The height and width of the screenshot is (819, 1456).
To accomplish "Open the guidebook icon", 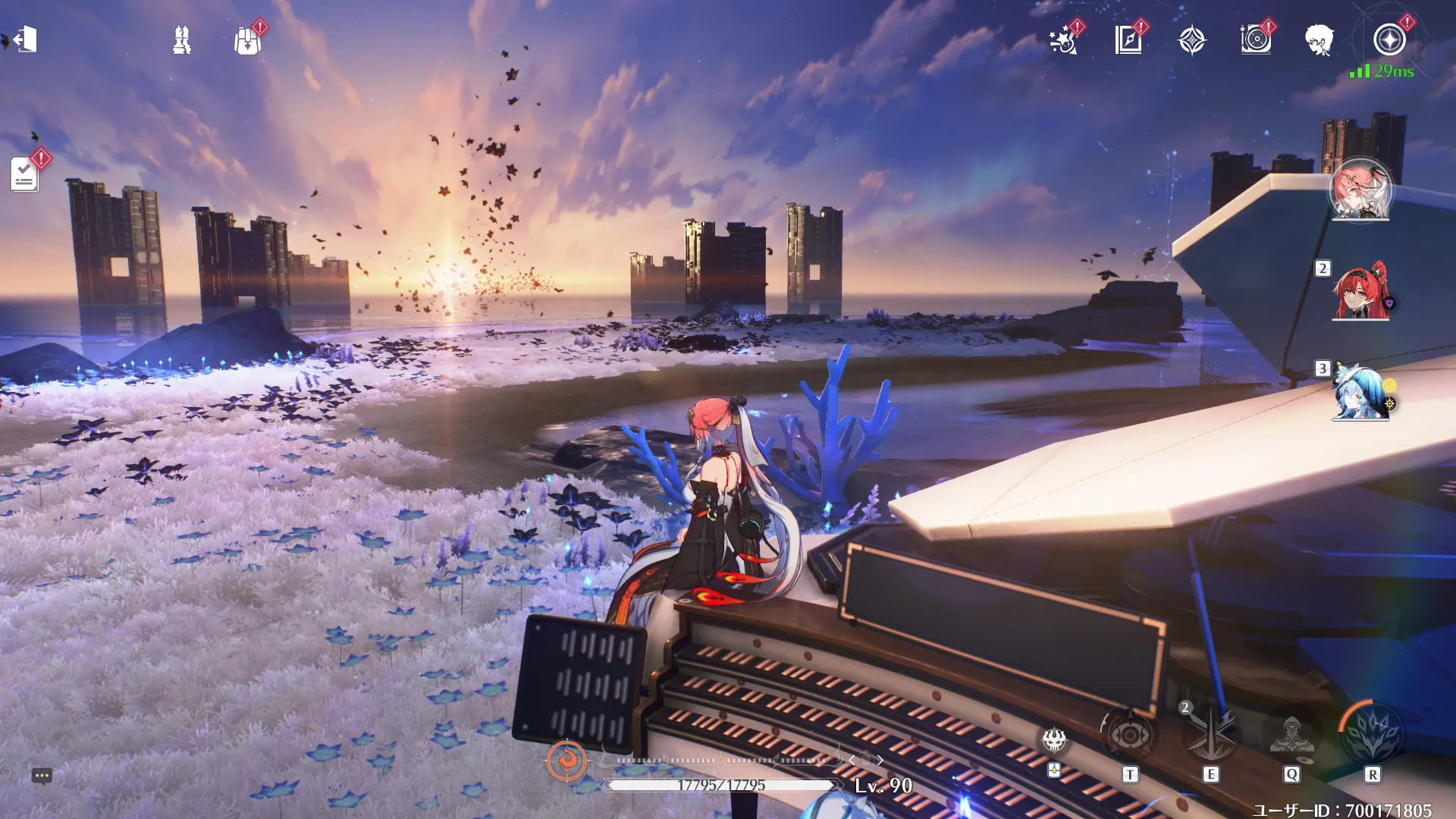I will point(1128,40).
